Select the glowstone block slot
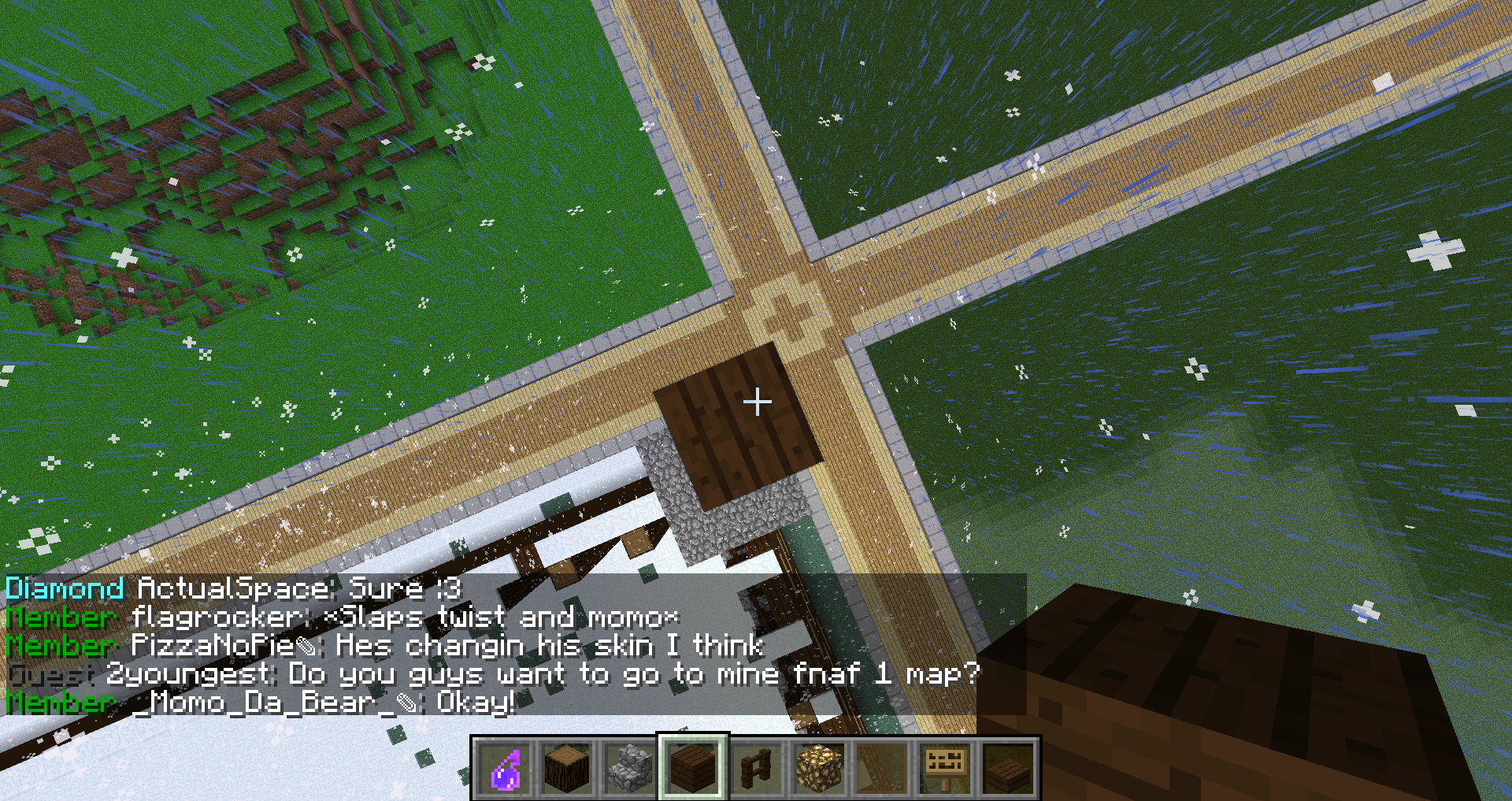The image size is (1512, 801). click(819, 768)
